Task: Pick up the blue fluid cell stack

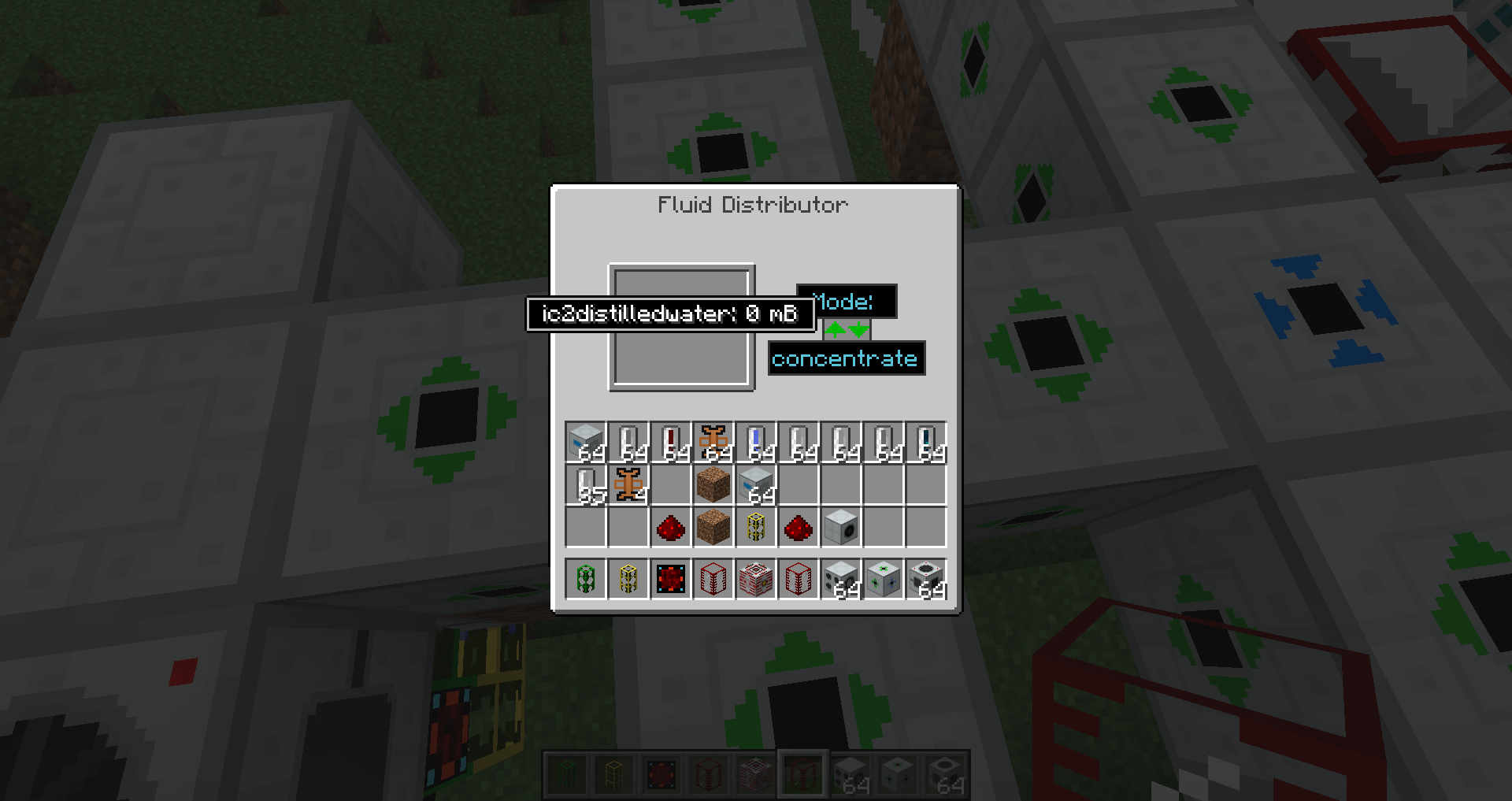Action: (x=756, y=443)
